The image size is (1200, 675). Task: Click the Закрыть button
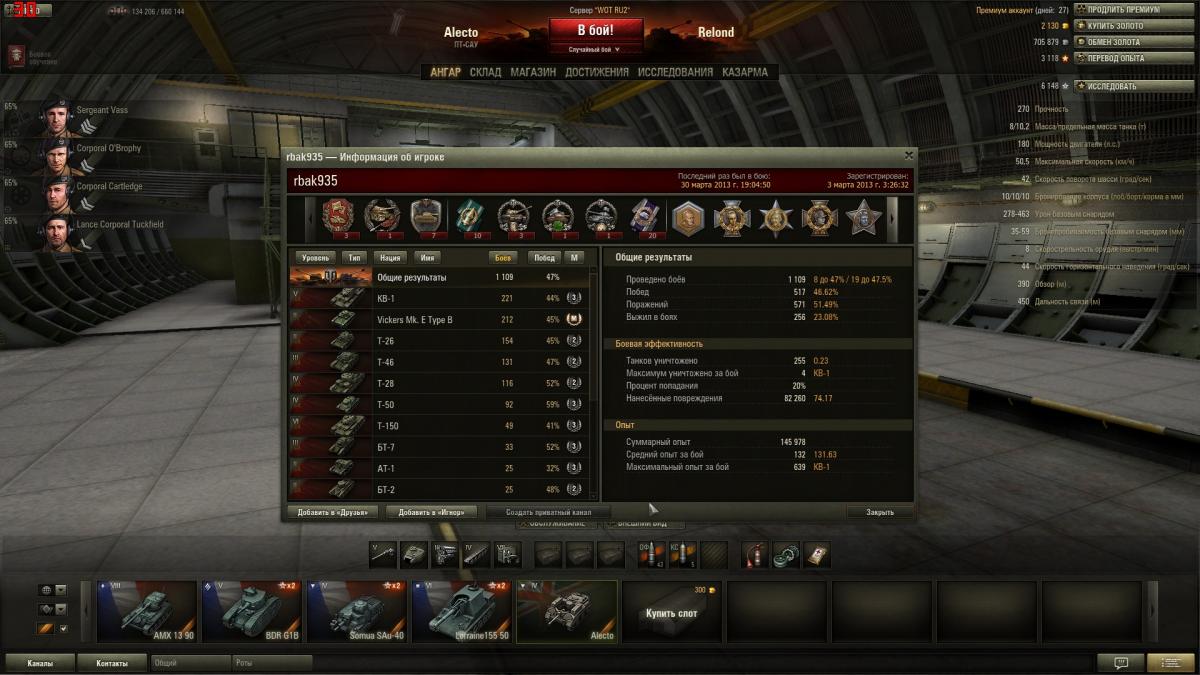point(880,512)
